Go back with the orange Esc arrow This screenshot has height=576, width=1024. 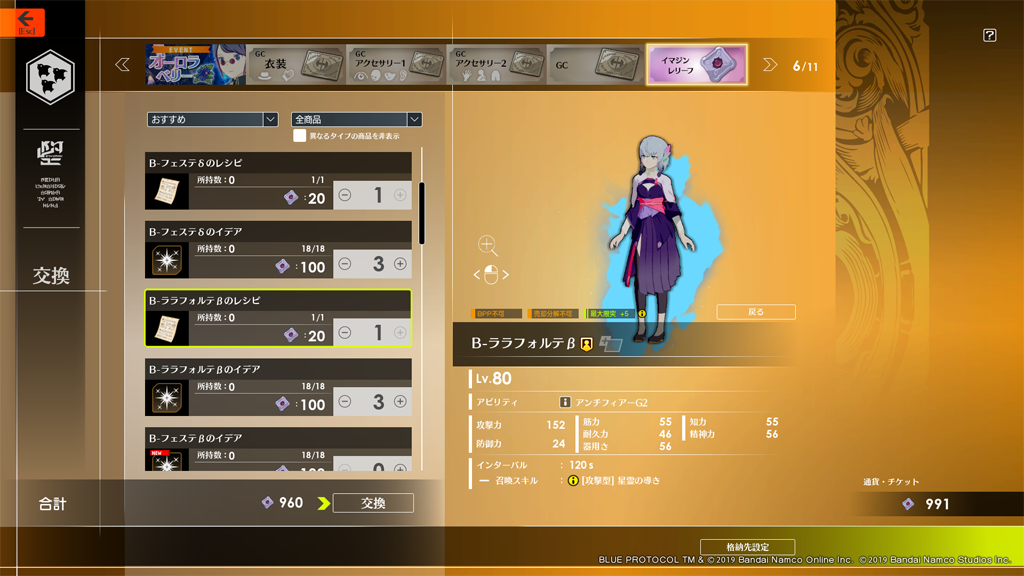(x=24, y=20)
